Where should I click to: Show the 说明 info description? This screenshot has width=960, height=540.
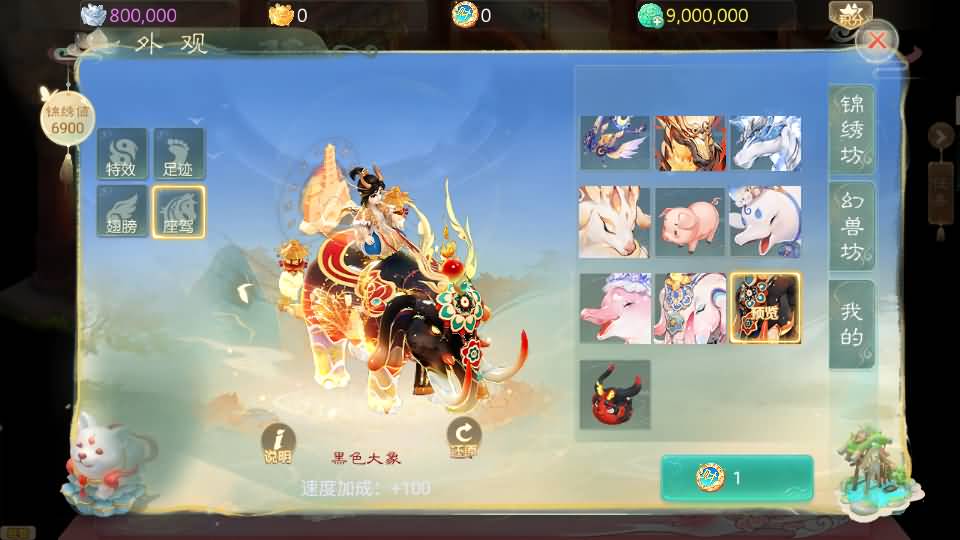[x=278, y=443]
